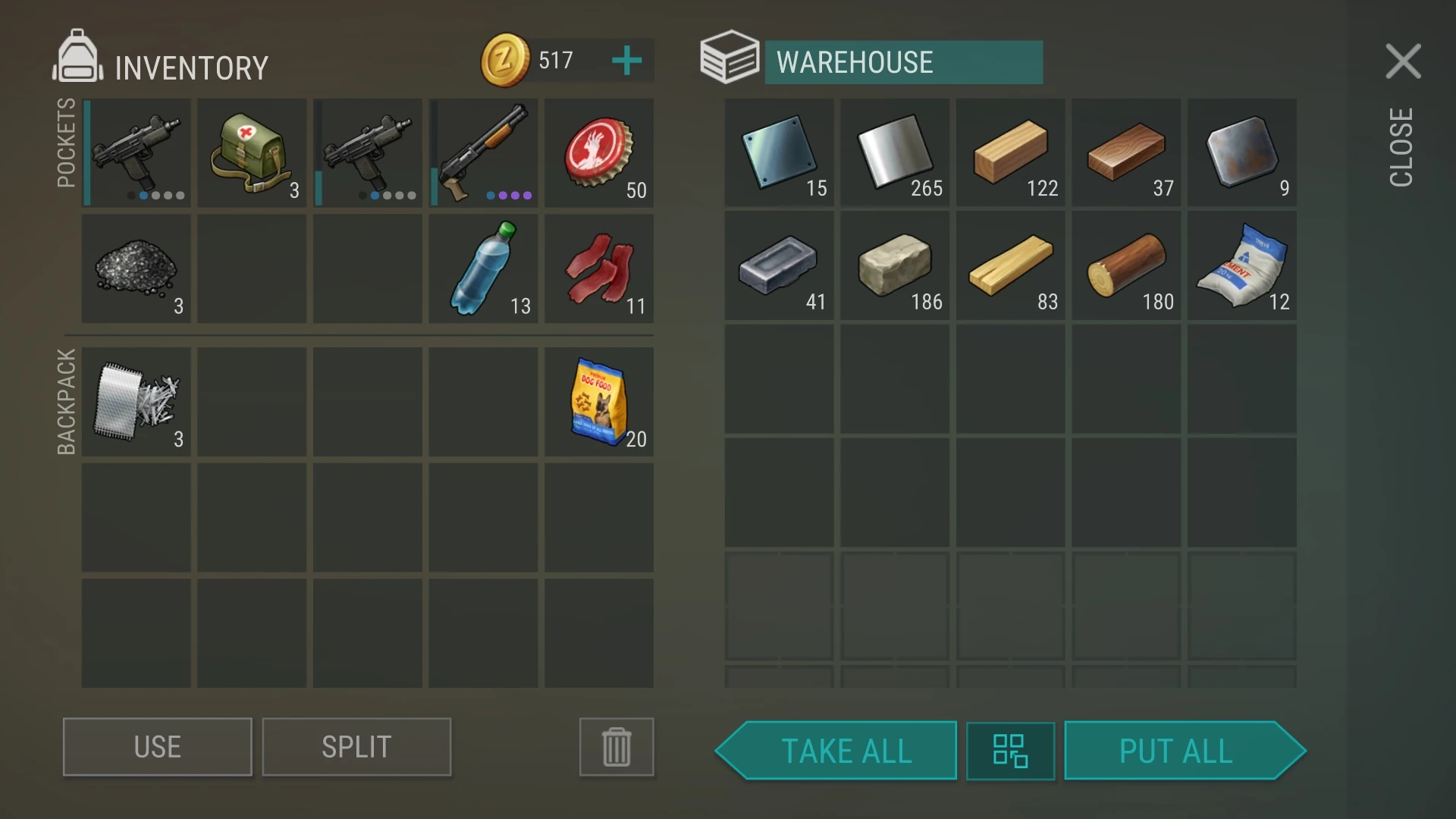The width and height of the screenshot is (1456, 819).
Task: Select the dog food bag in the backpack
Action: coord(598,402)
